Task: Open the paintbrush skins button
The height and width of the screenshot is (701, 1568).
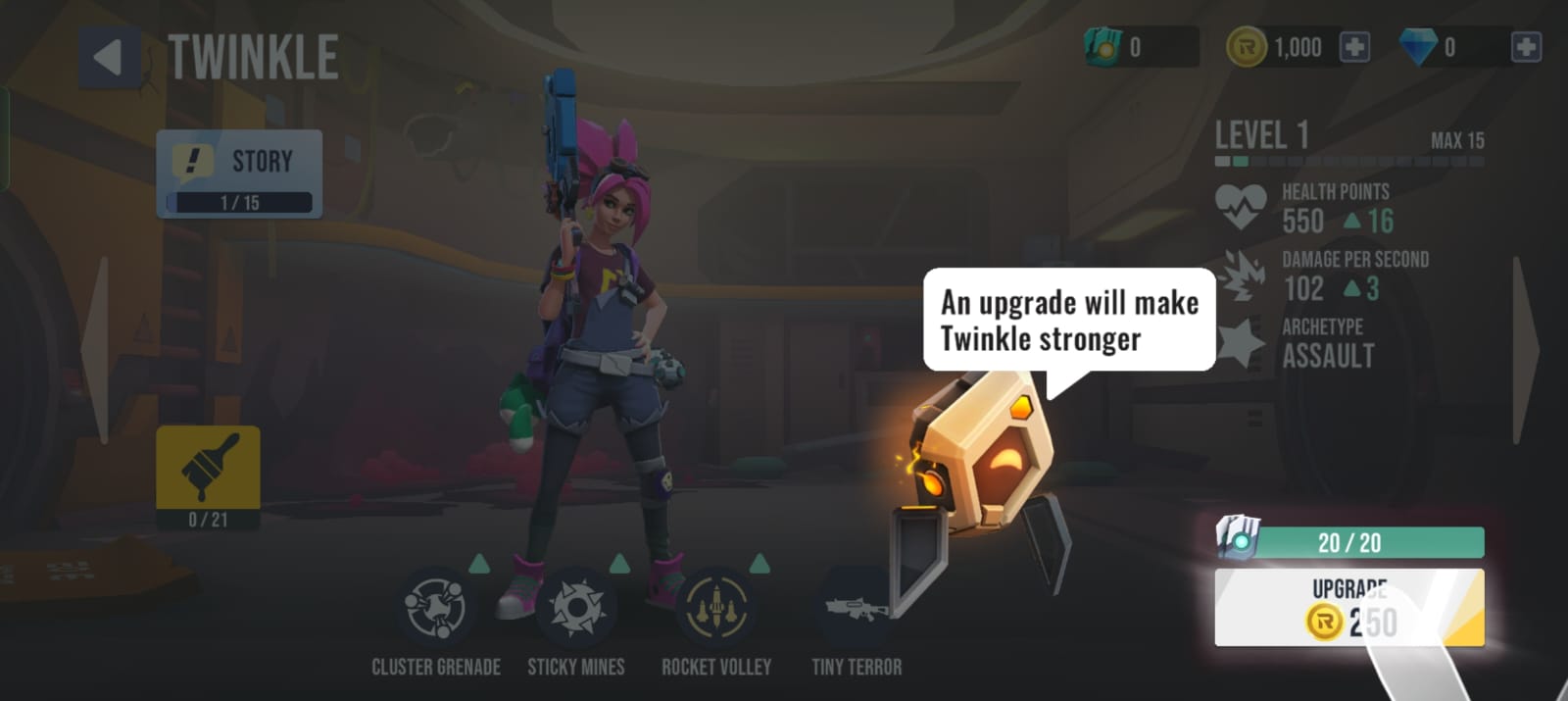Action: 208,476
